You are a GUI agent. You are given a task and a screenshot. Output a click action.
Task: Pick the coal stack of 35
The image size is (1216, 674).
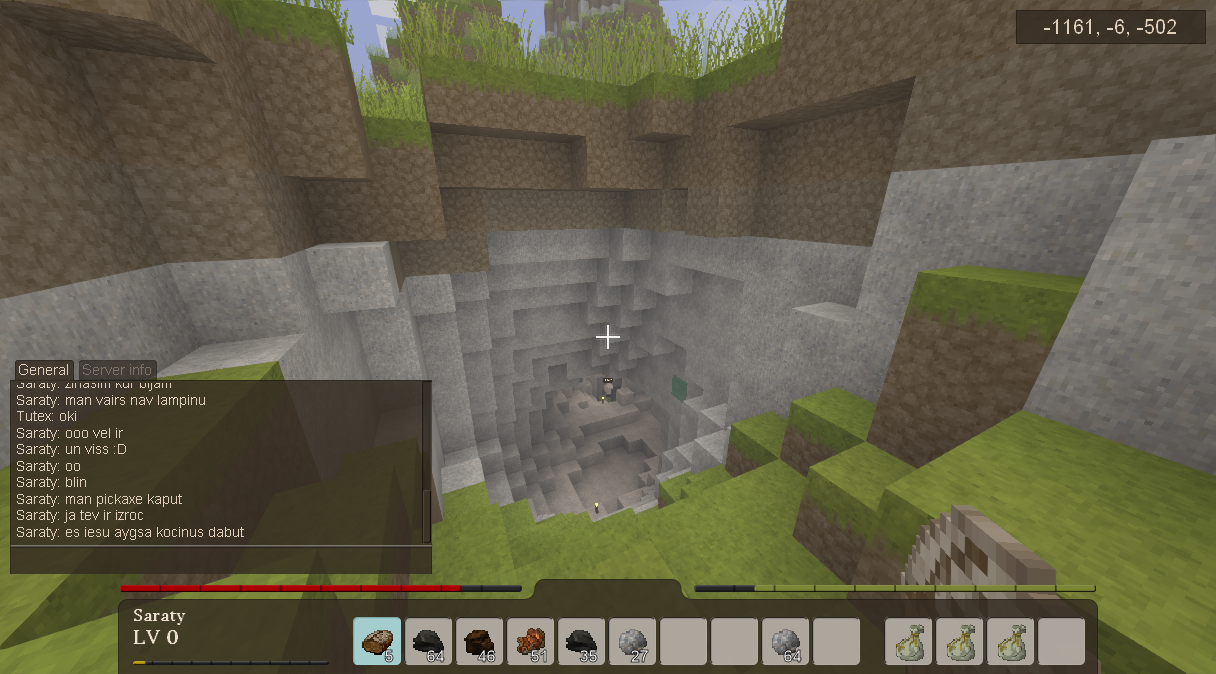[582, 641]
